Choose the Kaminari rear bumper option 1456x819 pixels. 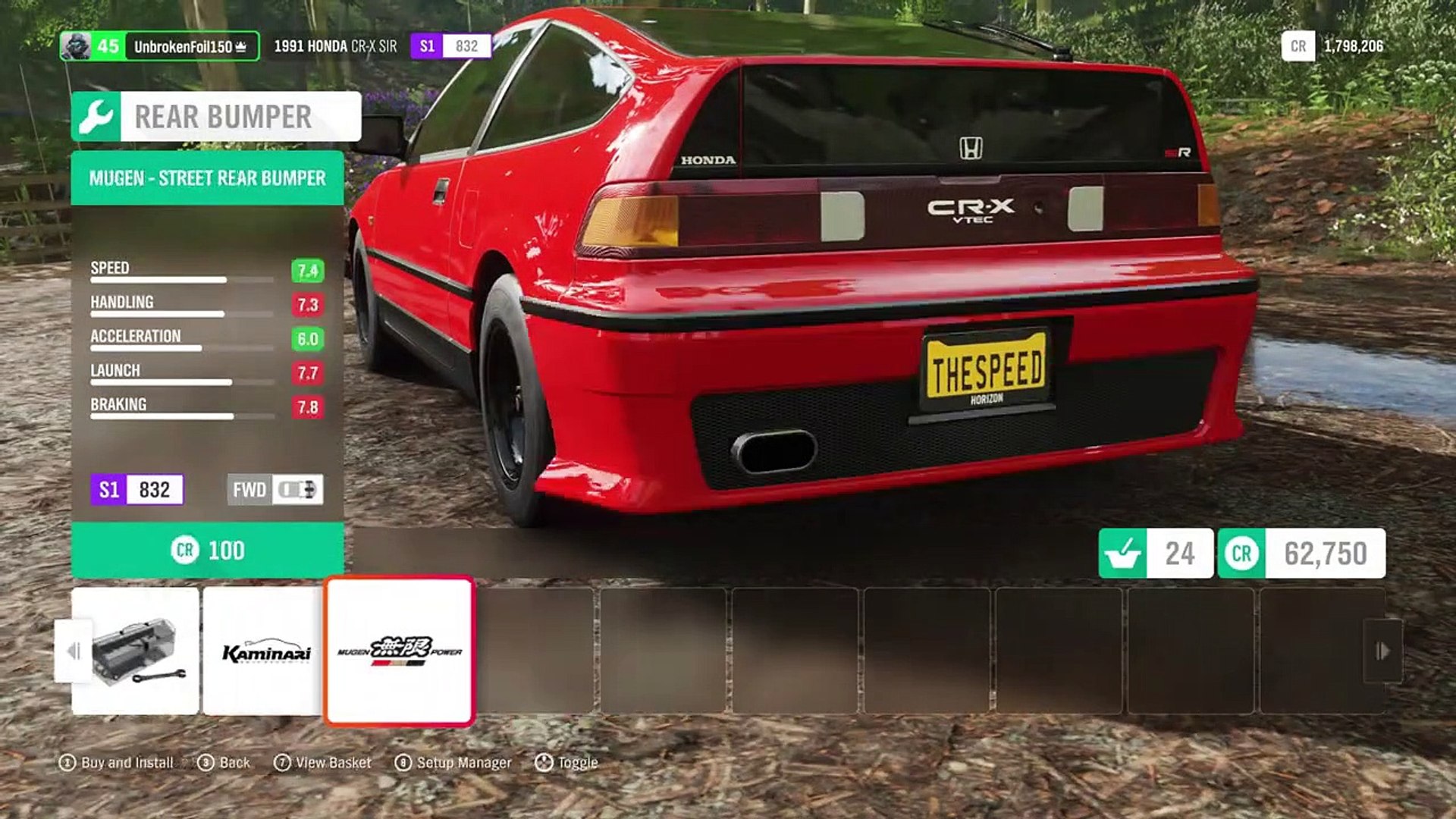click(x=265, y=651)
